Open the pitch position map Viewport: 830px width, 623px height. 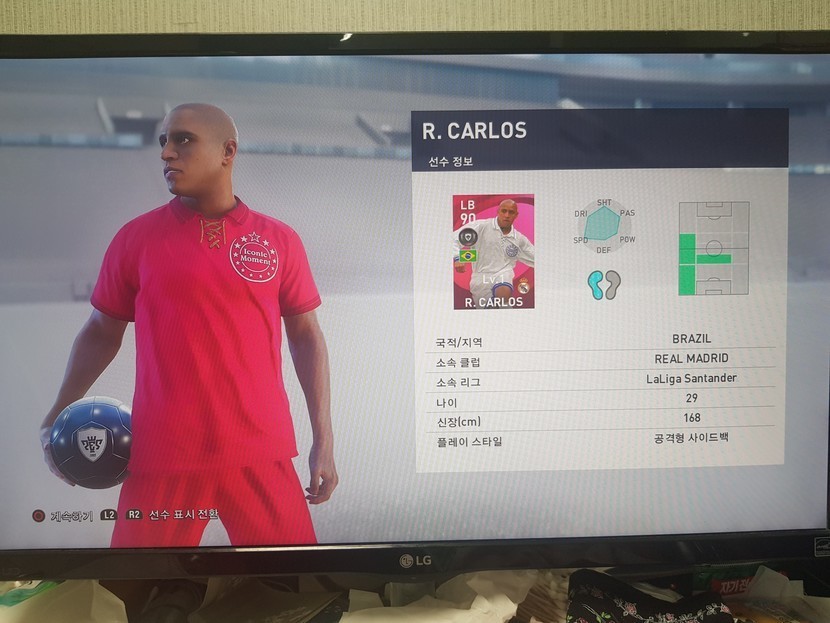click(713, 249)
